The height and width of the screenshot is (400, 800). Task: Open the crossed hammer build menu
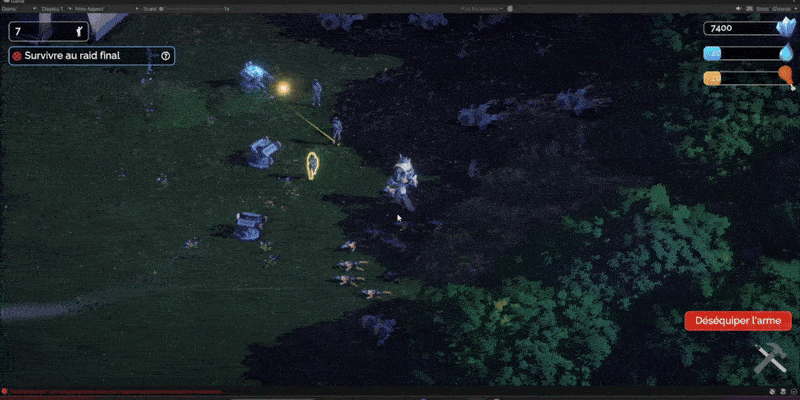(768, 360)
